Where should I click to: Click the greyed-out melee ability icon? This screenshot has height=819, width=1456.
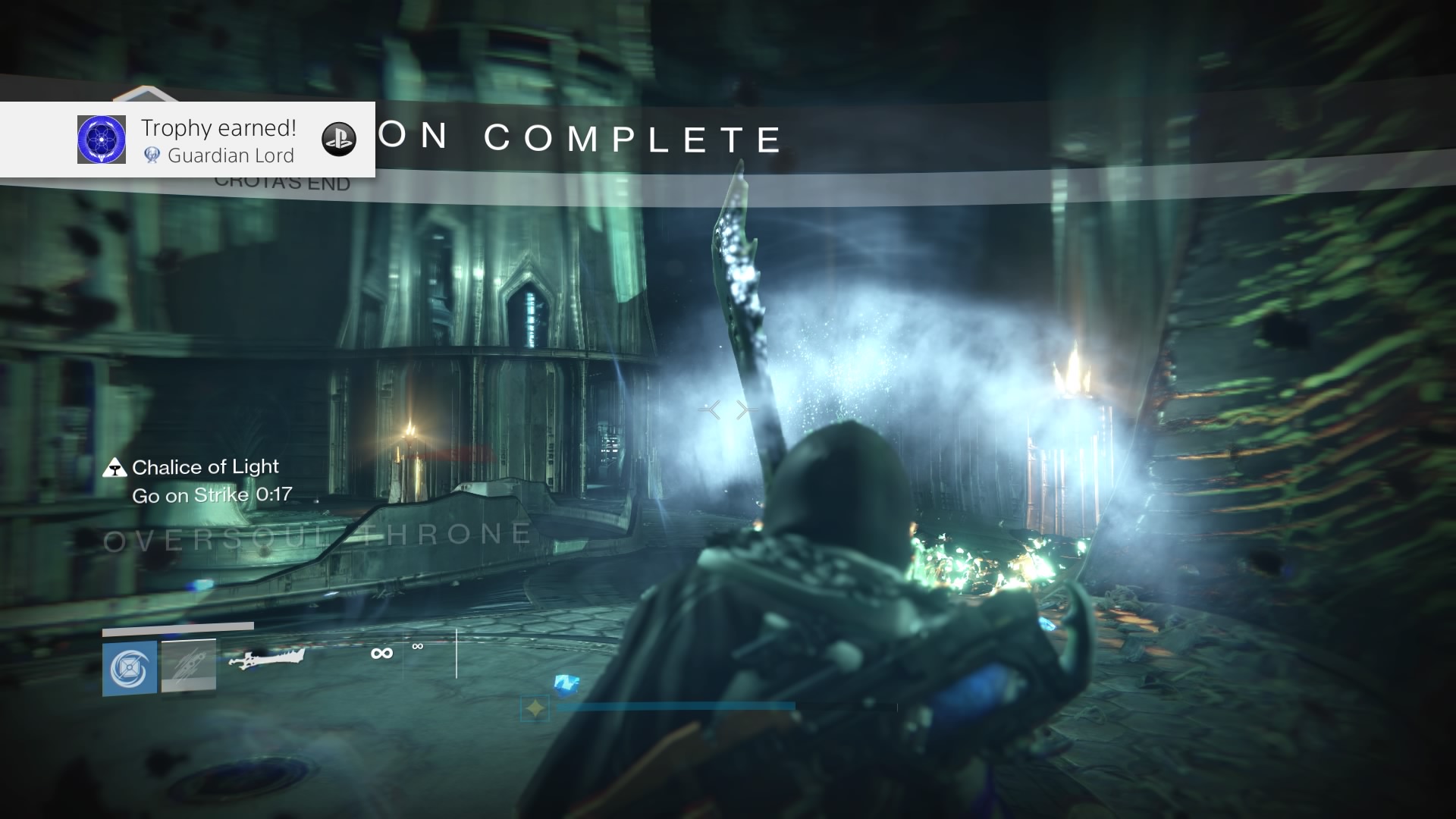[x=189, y=666]
